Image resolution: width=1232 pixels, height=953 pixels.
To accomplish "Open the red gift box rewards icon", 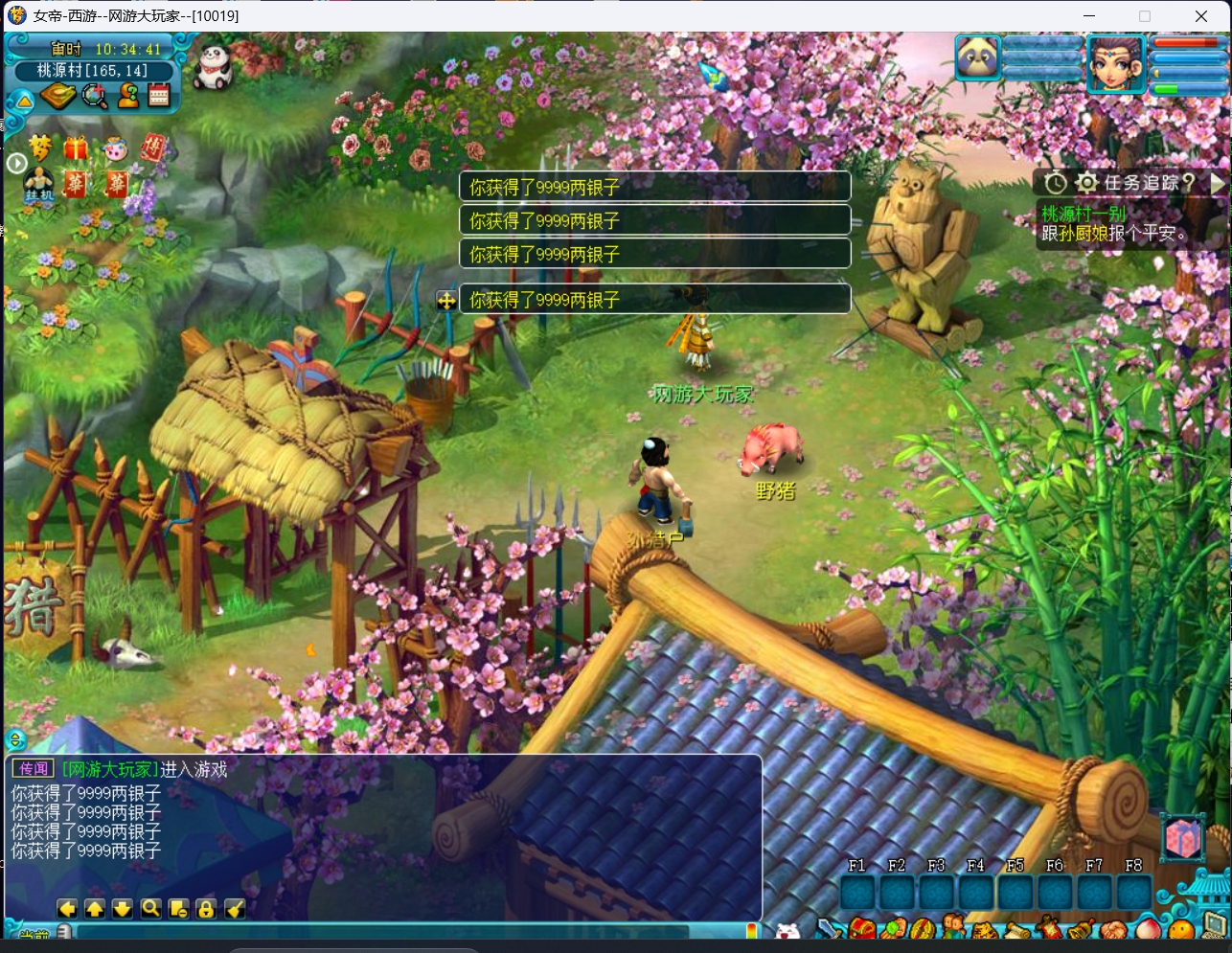I will click(x=77, y=147).
